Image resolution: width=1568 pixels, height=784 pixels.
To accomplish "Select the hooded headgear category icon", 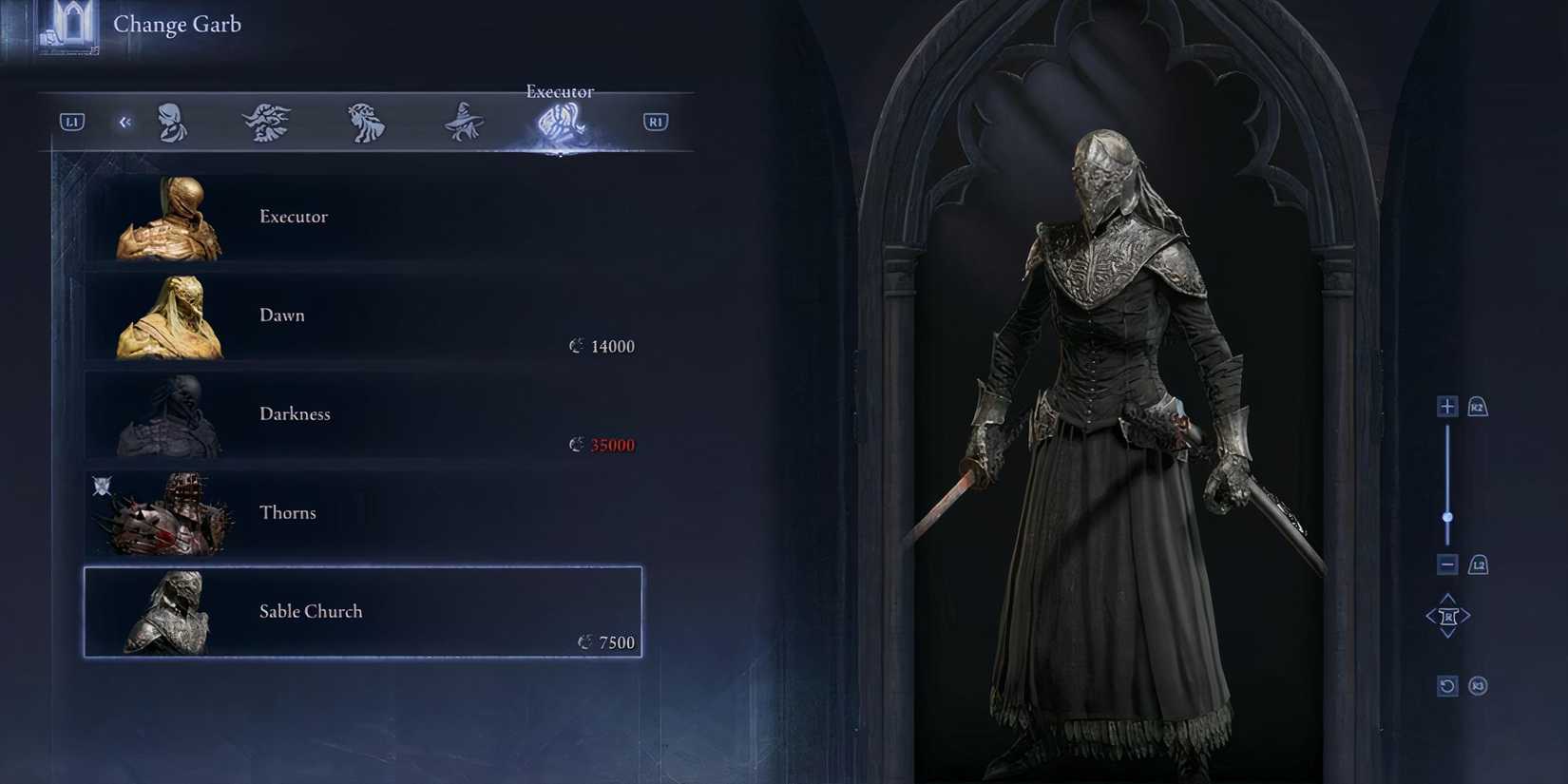I will [x=174, y=122].
